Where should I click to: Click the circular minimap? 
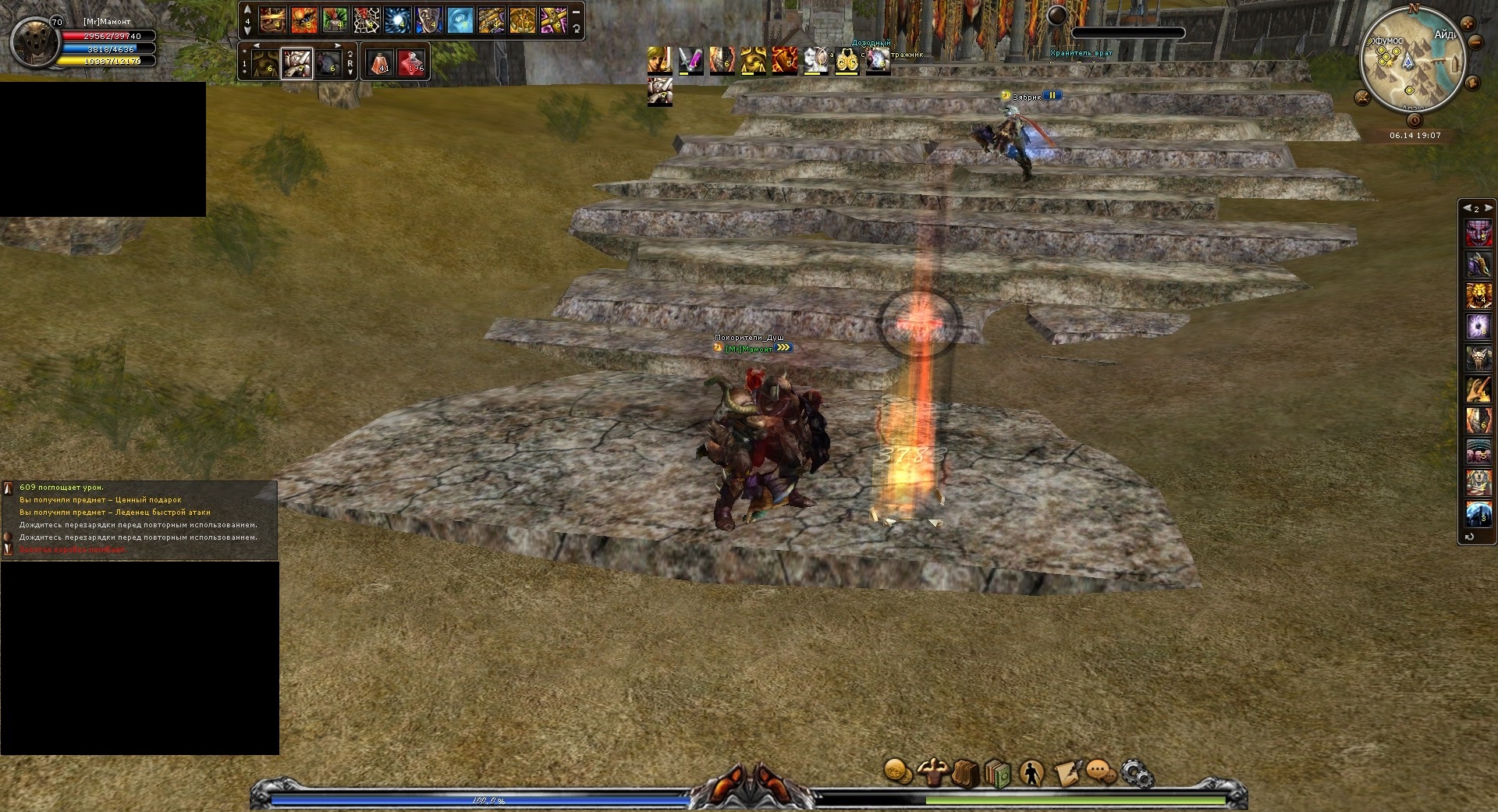click(1411, 64)
